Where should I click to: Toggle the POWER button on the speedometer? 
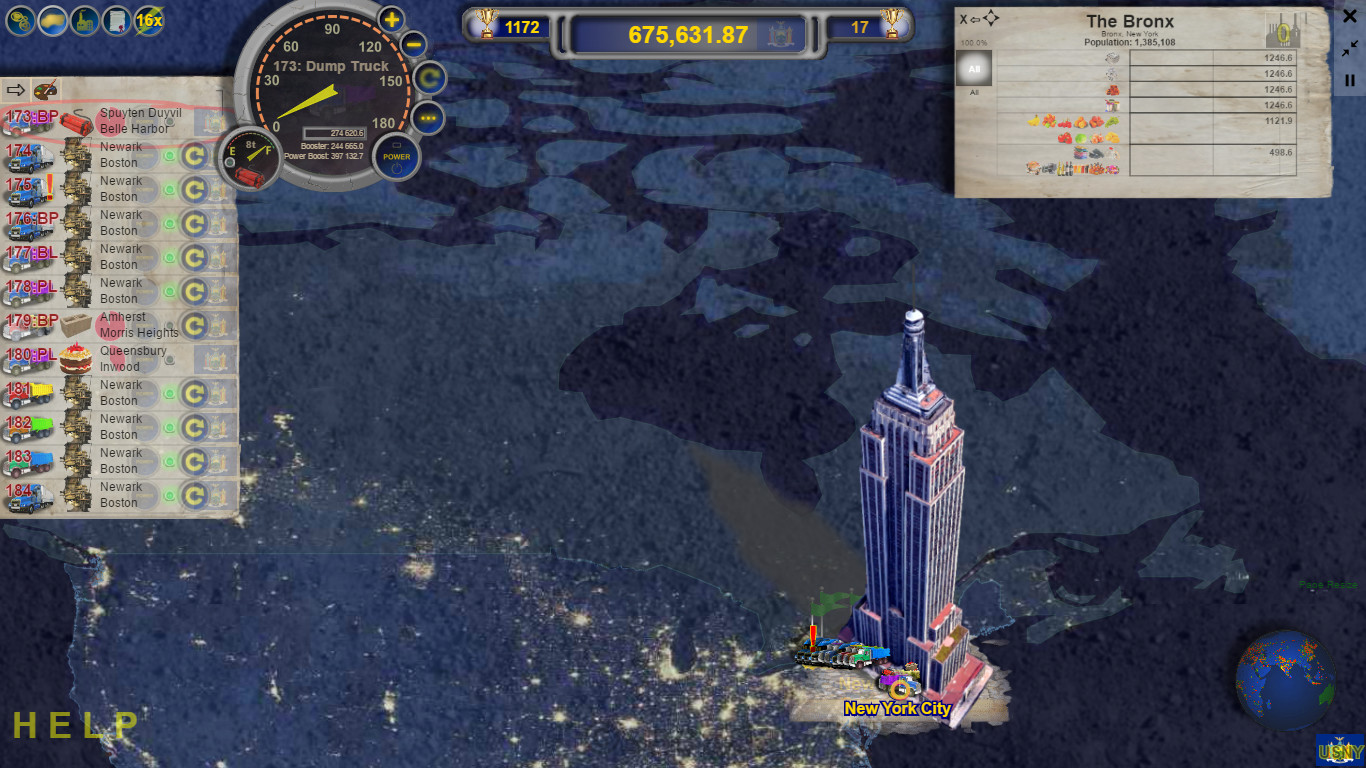[x=396, y=156]
